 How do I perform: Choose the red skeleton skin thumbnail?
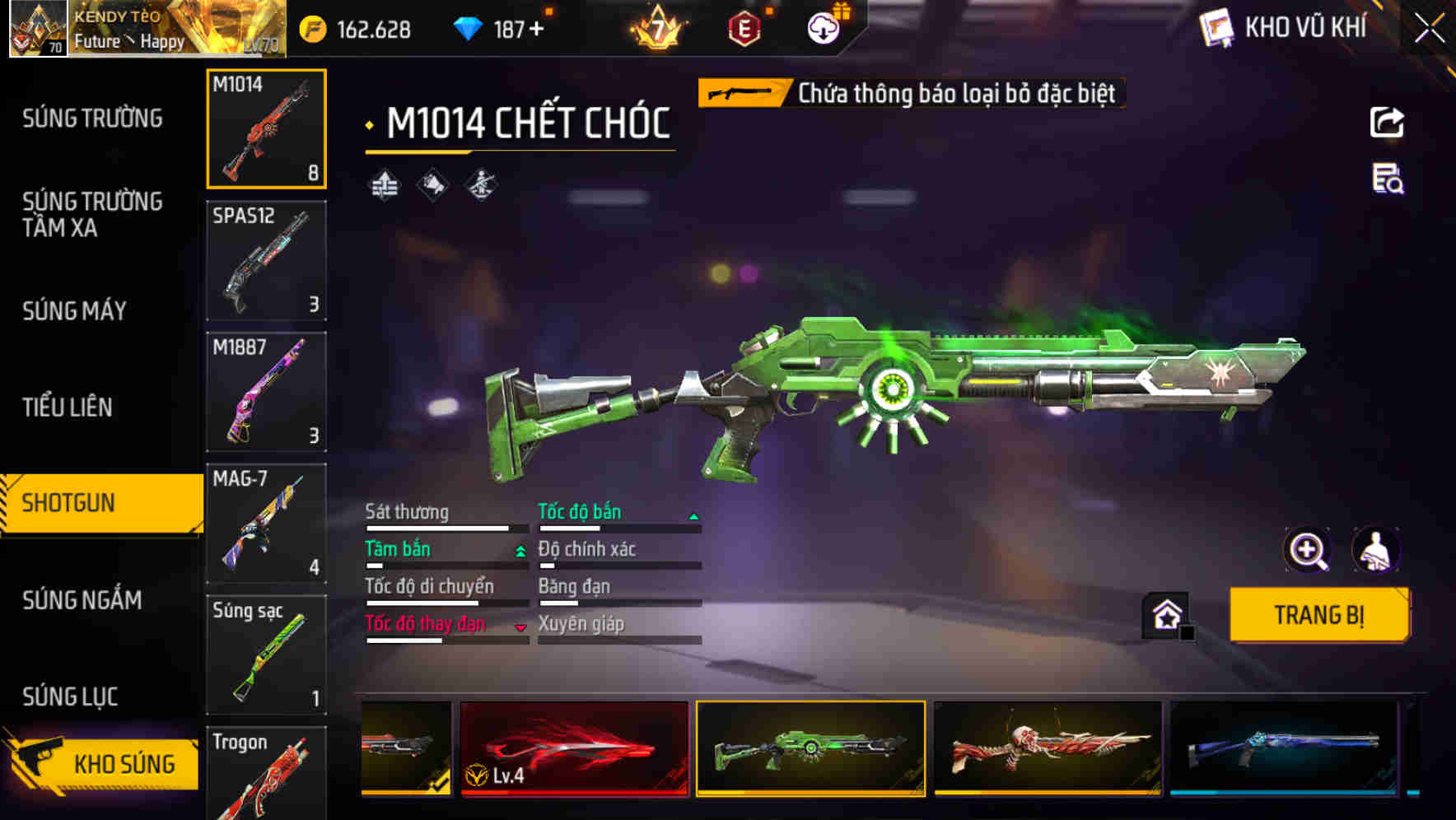[x=1048, y=748]
